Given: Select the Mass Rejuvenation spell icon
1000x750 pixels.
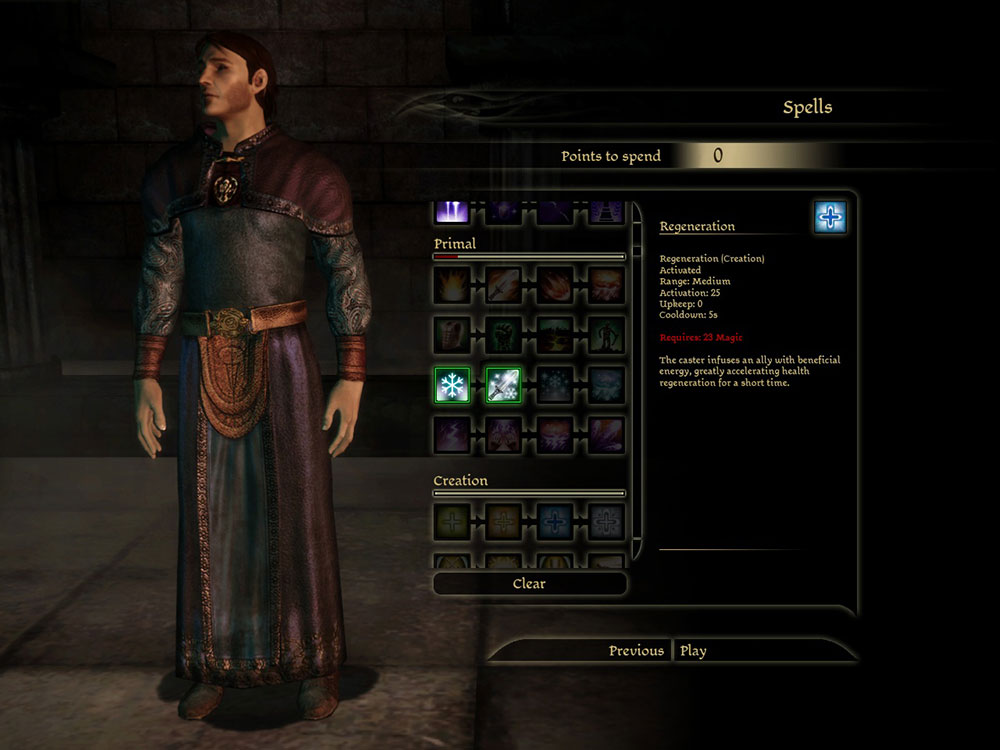Looking at the screenshot, I should 606,521.
